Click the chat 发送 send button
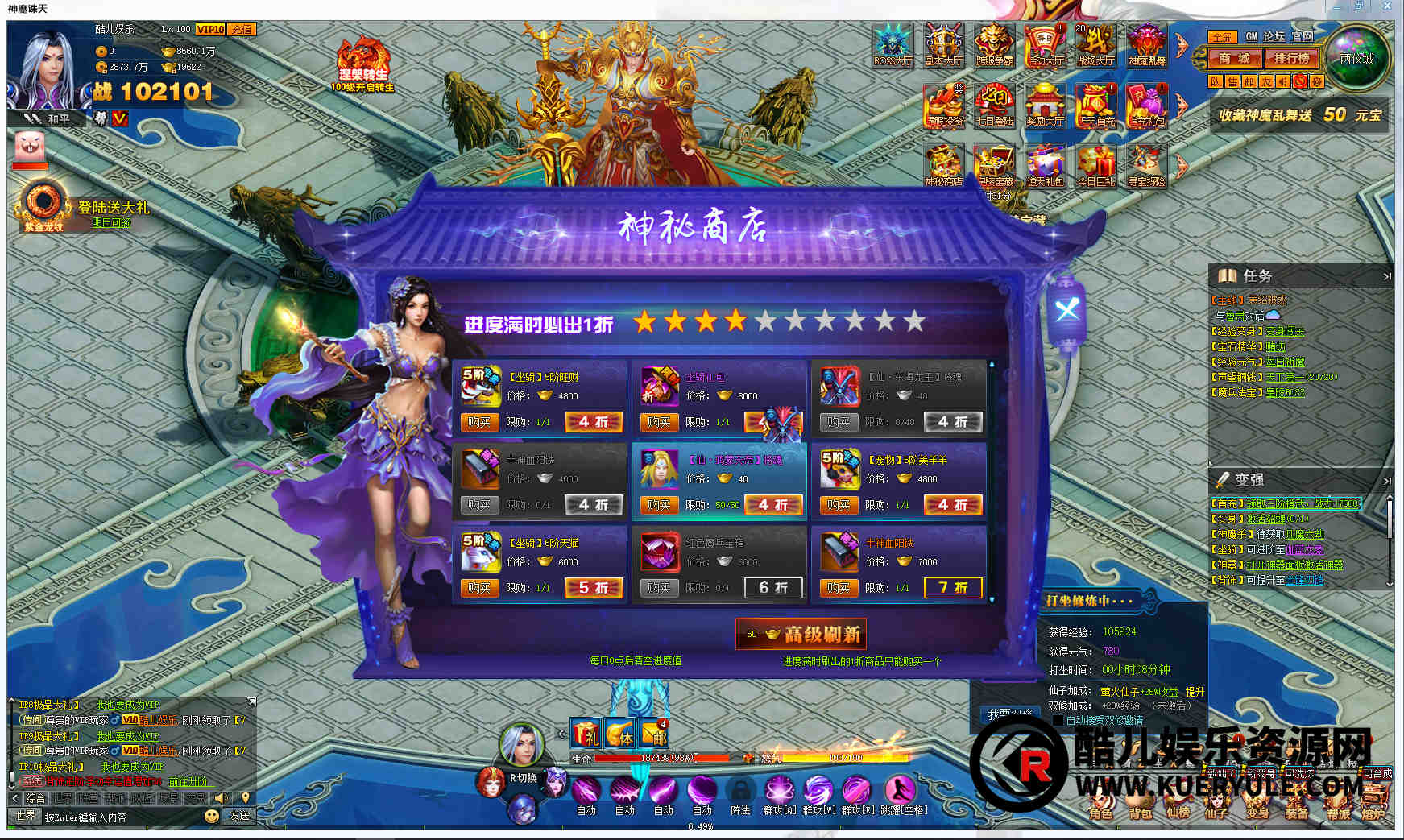Screen dimensions: 1404x840 pos(240,816)
